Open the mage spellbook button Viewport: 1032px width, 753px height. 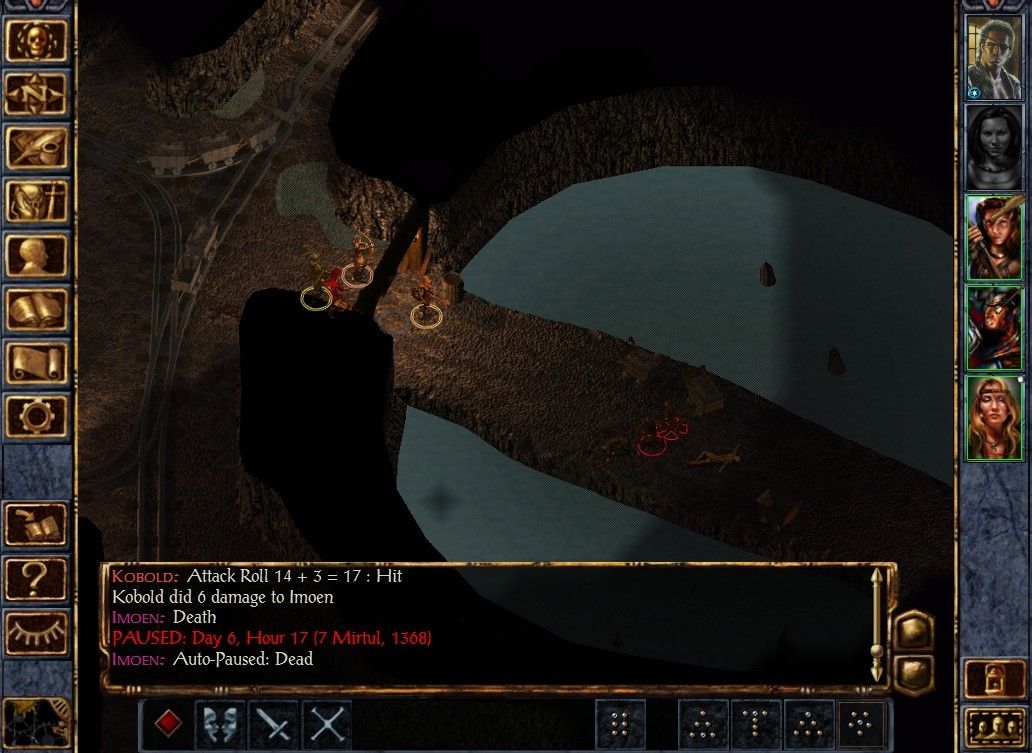pos(38,308)
